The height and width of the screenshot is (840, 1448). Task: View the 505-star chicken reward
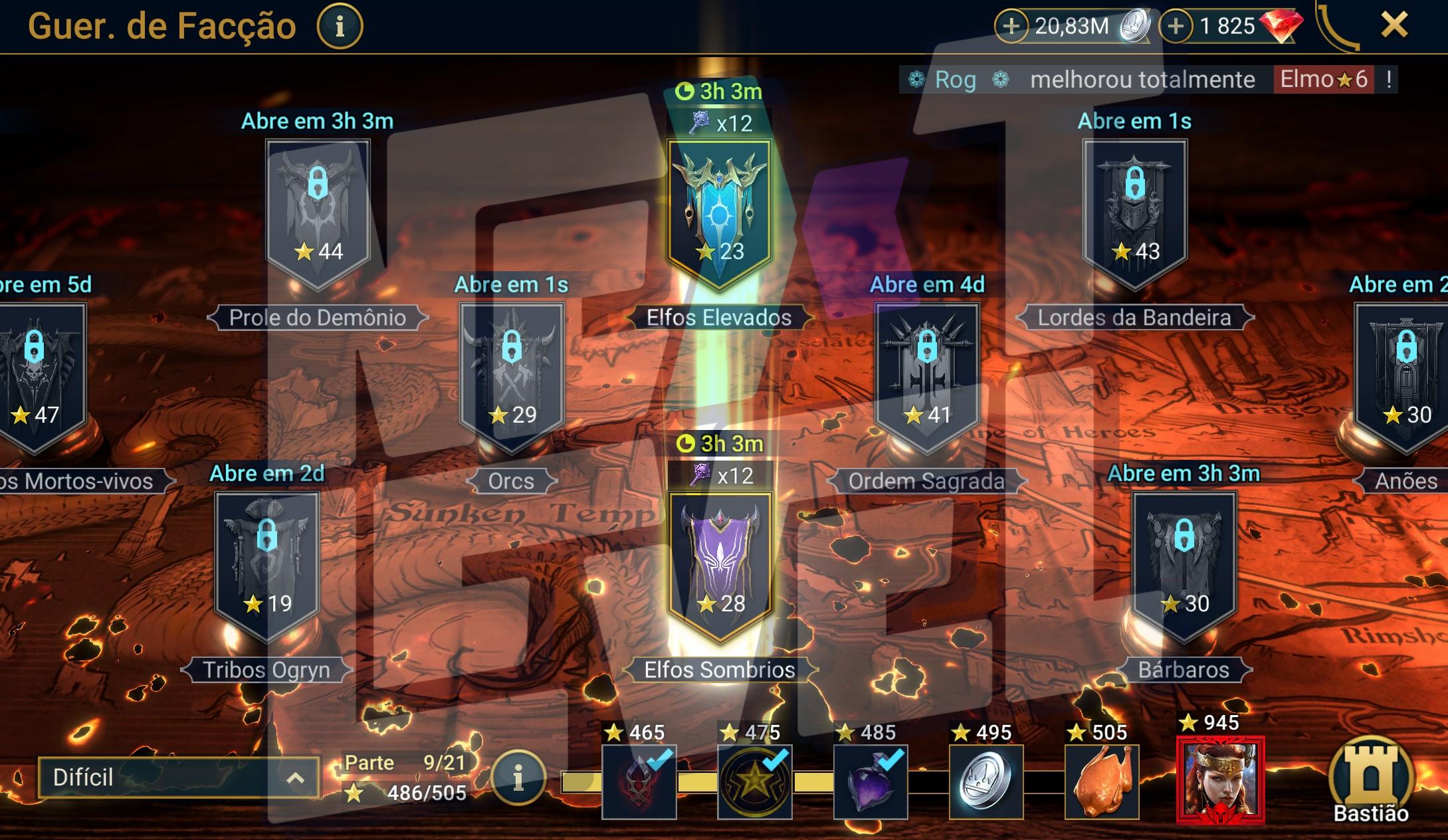coord(1101,782)
